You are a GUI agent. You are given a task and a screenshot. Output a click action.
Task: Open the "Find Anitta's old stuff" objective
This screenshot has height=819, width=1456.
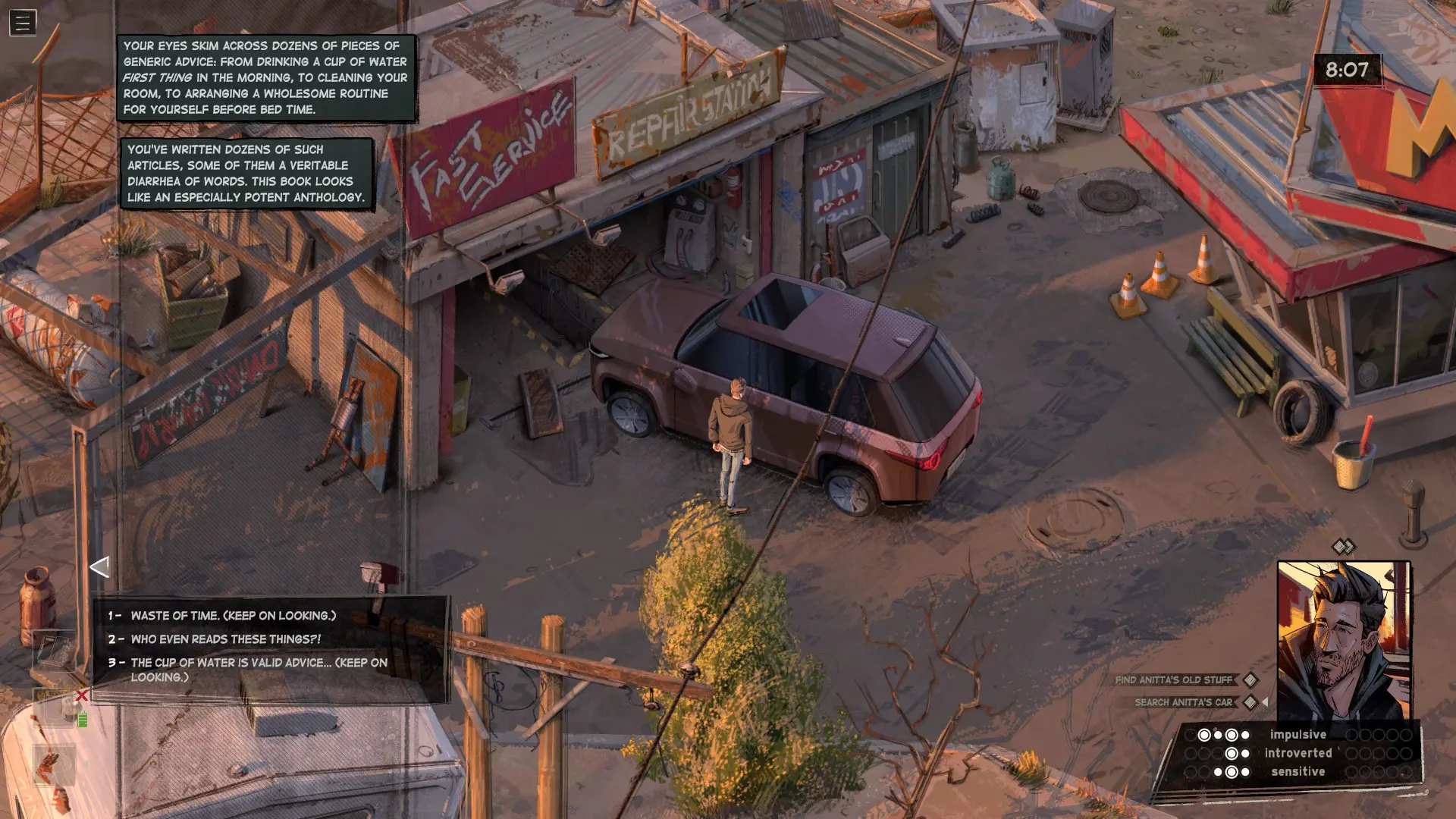click(x=1173, y=680)
